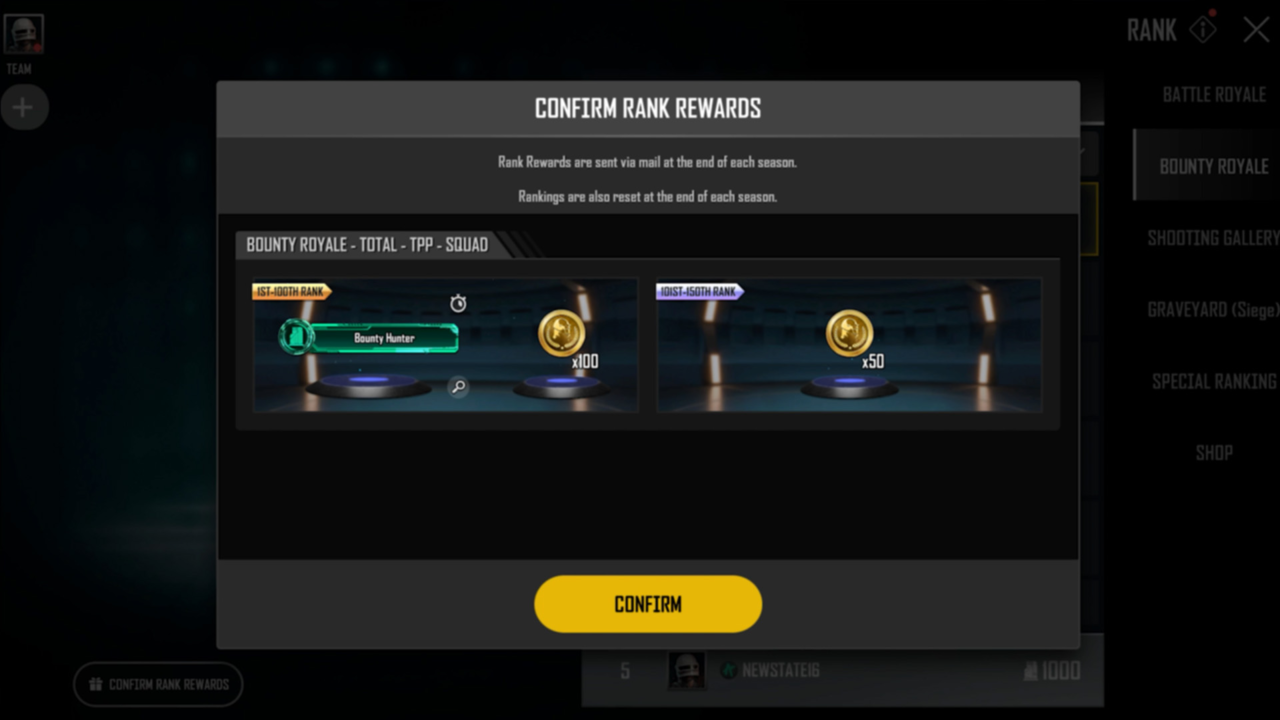The width and height of the screenshot is (1280, 720).
Task: Tap the x50 gold coin reward
Action: pos(850,335)
